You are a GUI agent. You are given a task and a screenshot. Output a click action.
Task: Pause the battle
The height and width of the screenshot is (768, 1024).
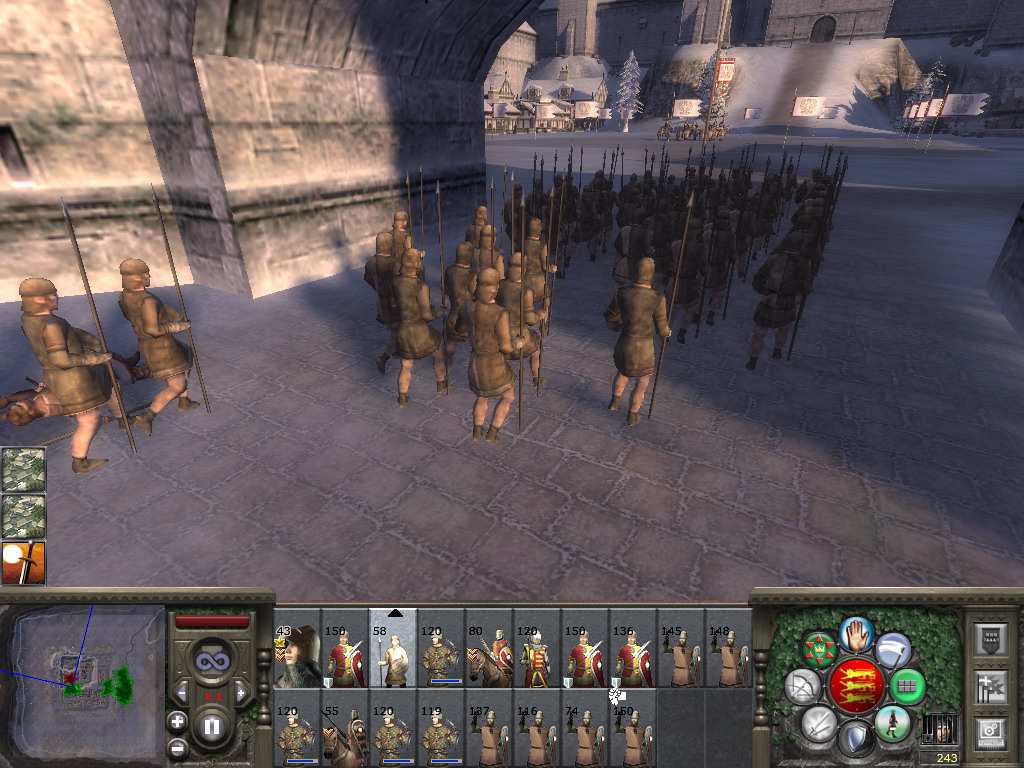(x=211, y=727)
